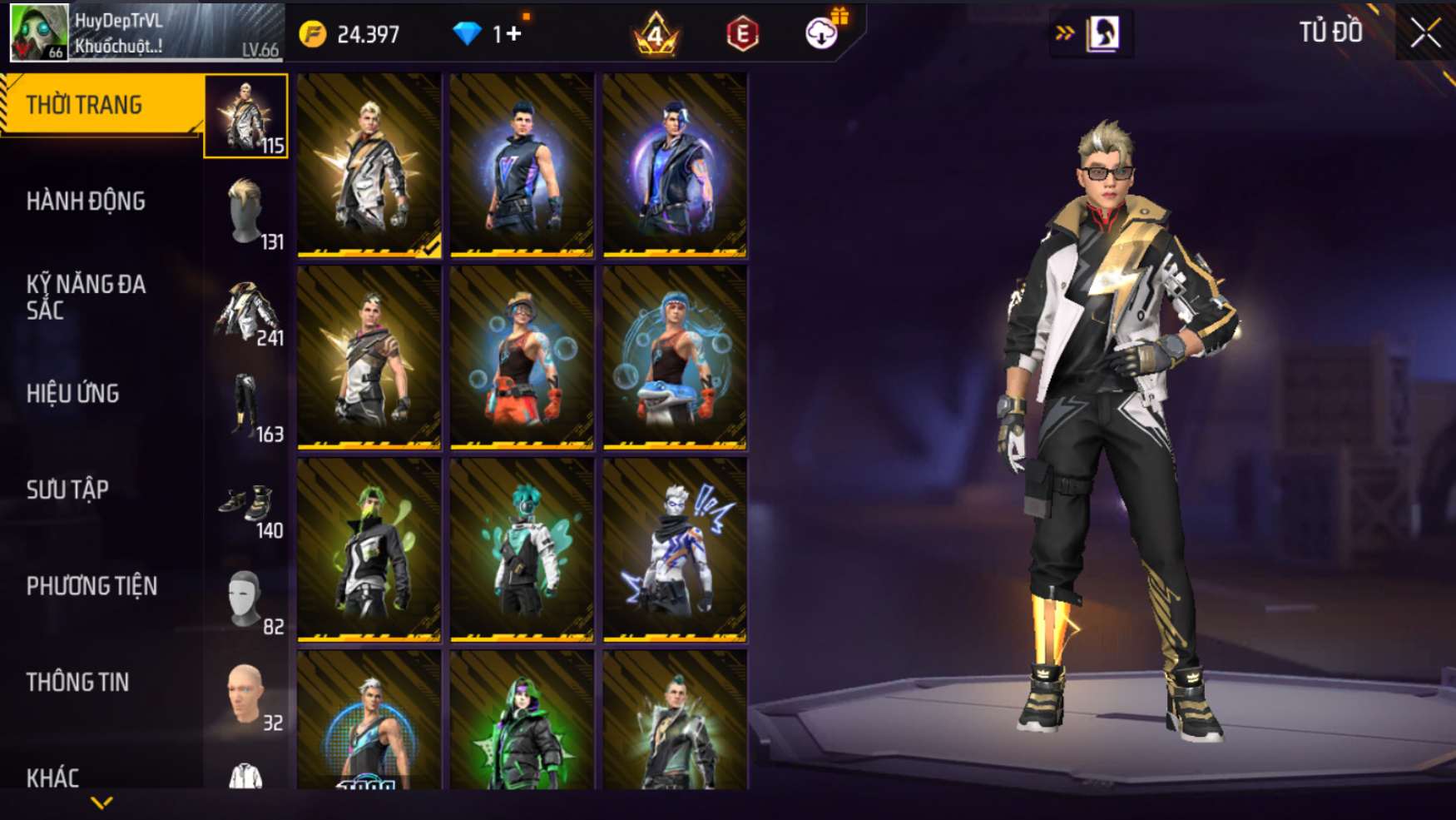Select the hair subcategory showing 131
The image size is (1456, 820).
pos(246,213)
